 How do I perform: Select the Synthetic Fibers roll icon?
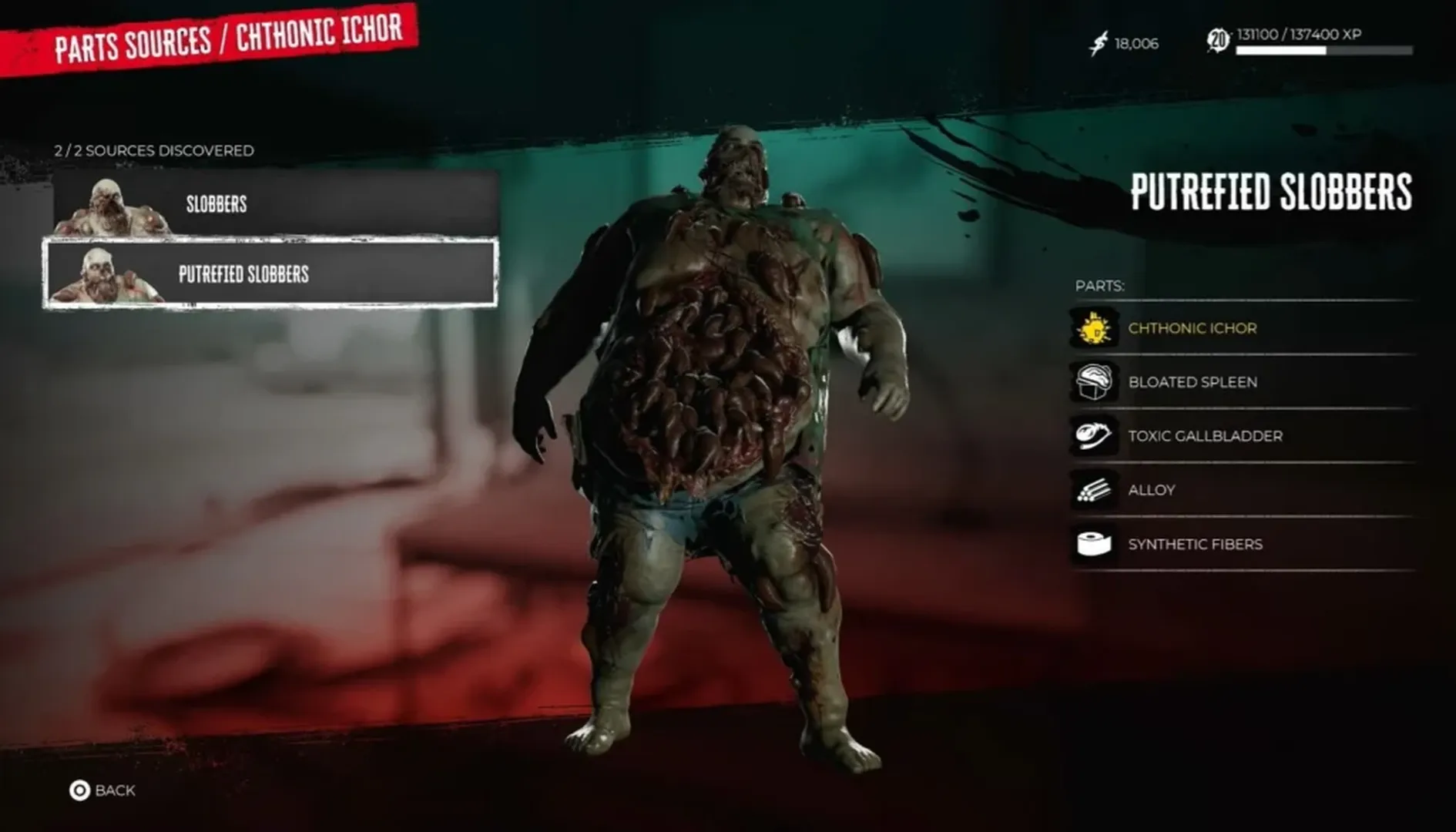pos(1095,543)
